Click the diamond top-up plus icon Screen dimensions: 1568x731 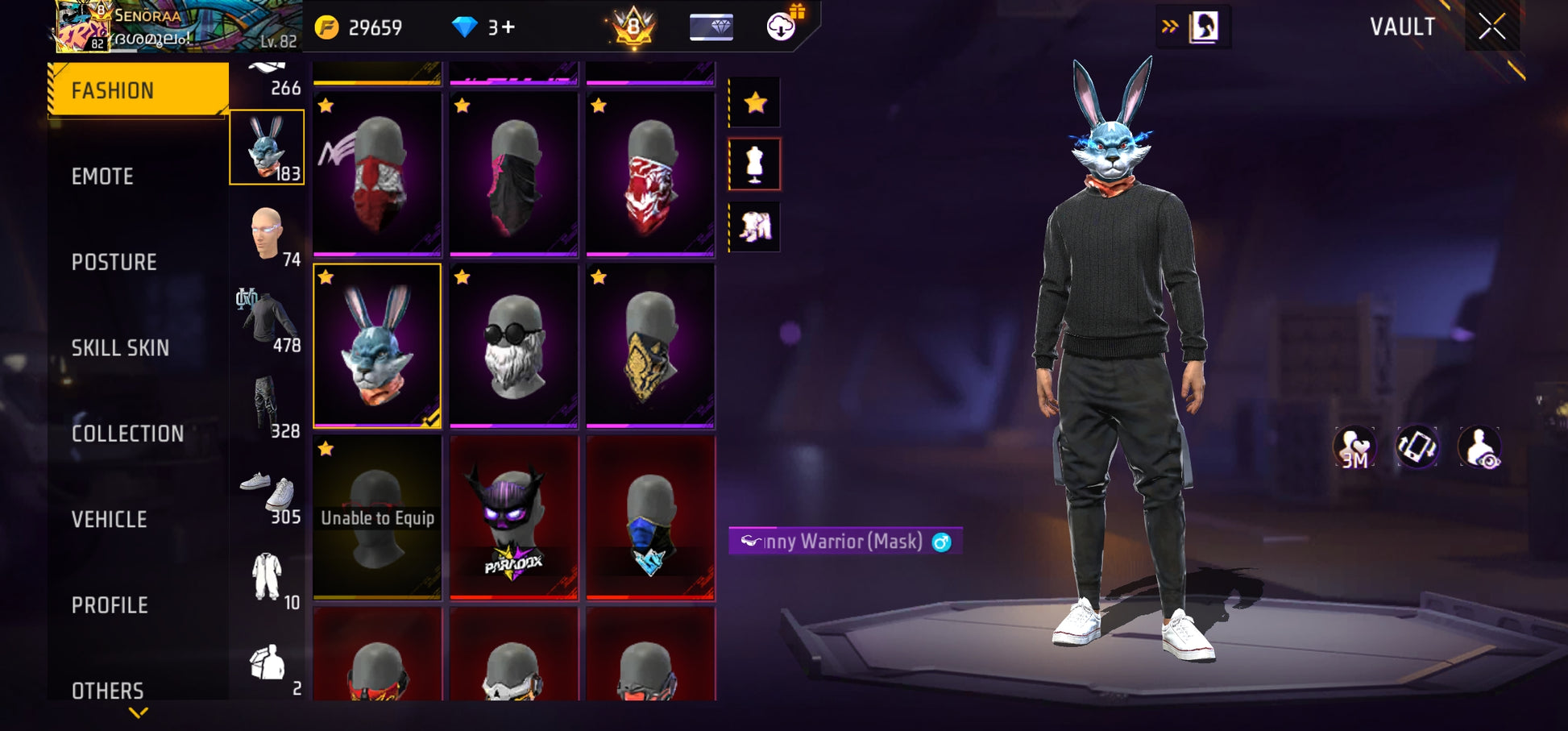508,27
